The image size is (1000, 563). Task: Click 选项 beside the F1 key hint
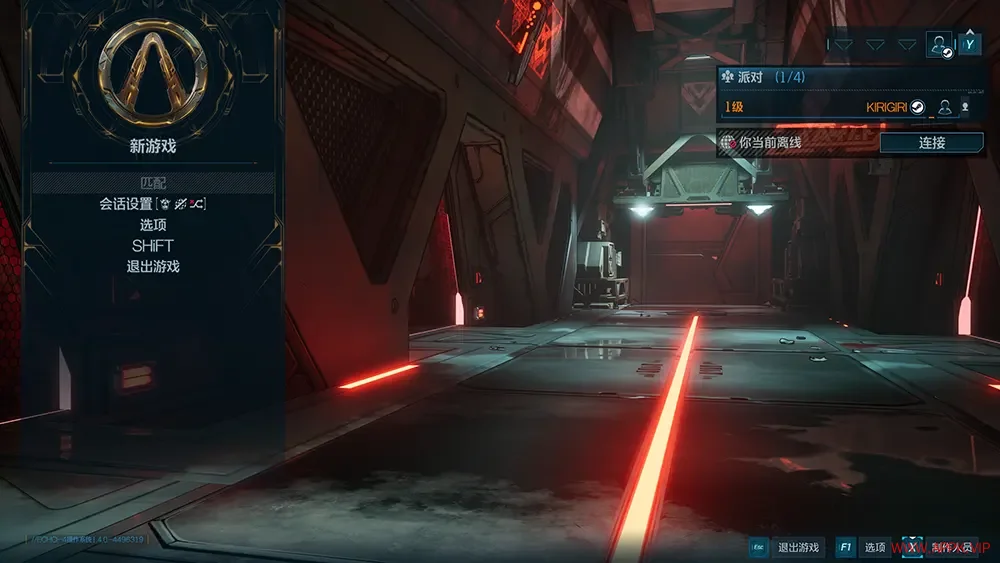875,547
